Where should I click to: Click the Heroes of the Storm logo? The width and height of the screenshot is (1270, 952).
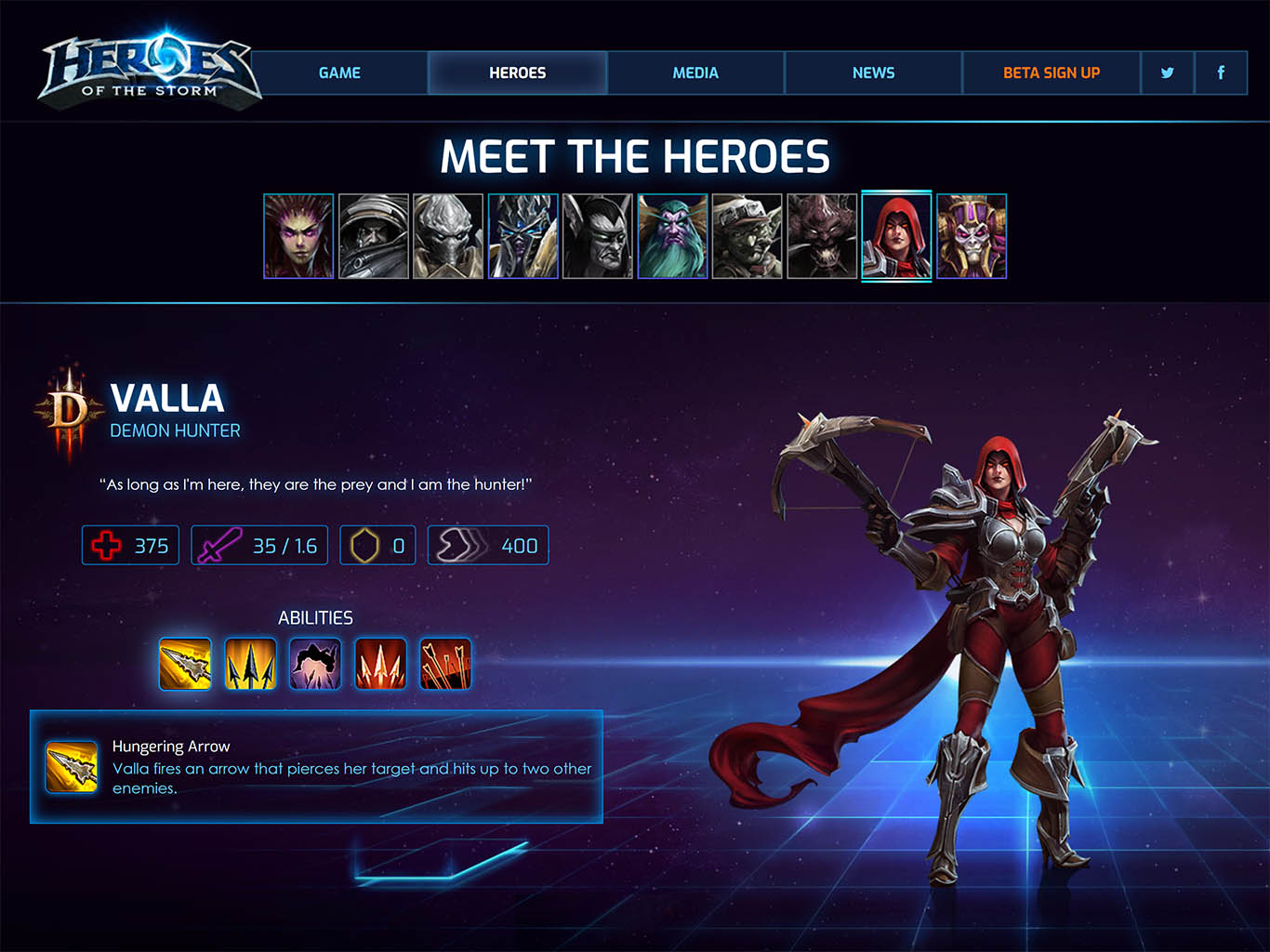[149, 71]
